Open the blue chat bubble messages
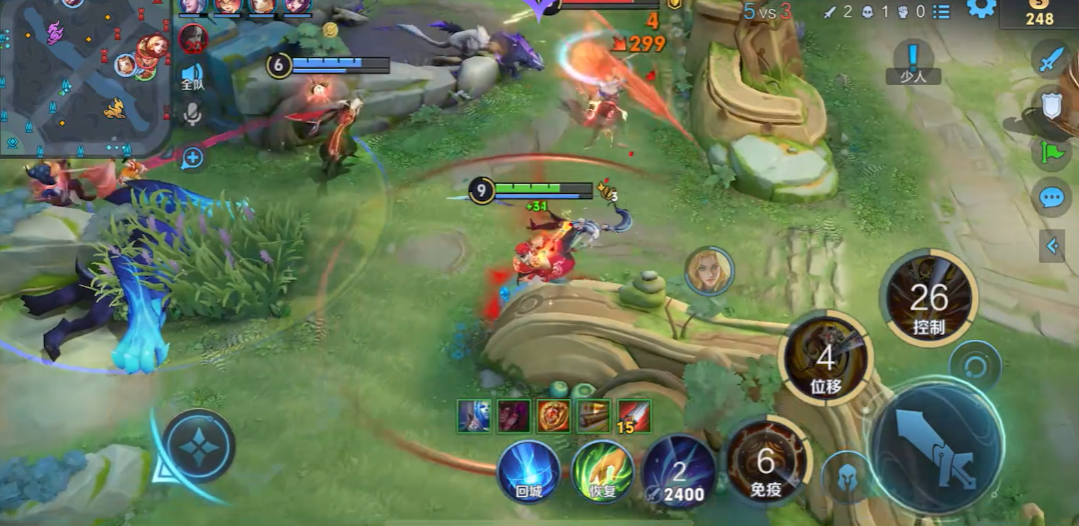1079x526 pixels. pyautogui.click(x=1050, y=196)
